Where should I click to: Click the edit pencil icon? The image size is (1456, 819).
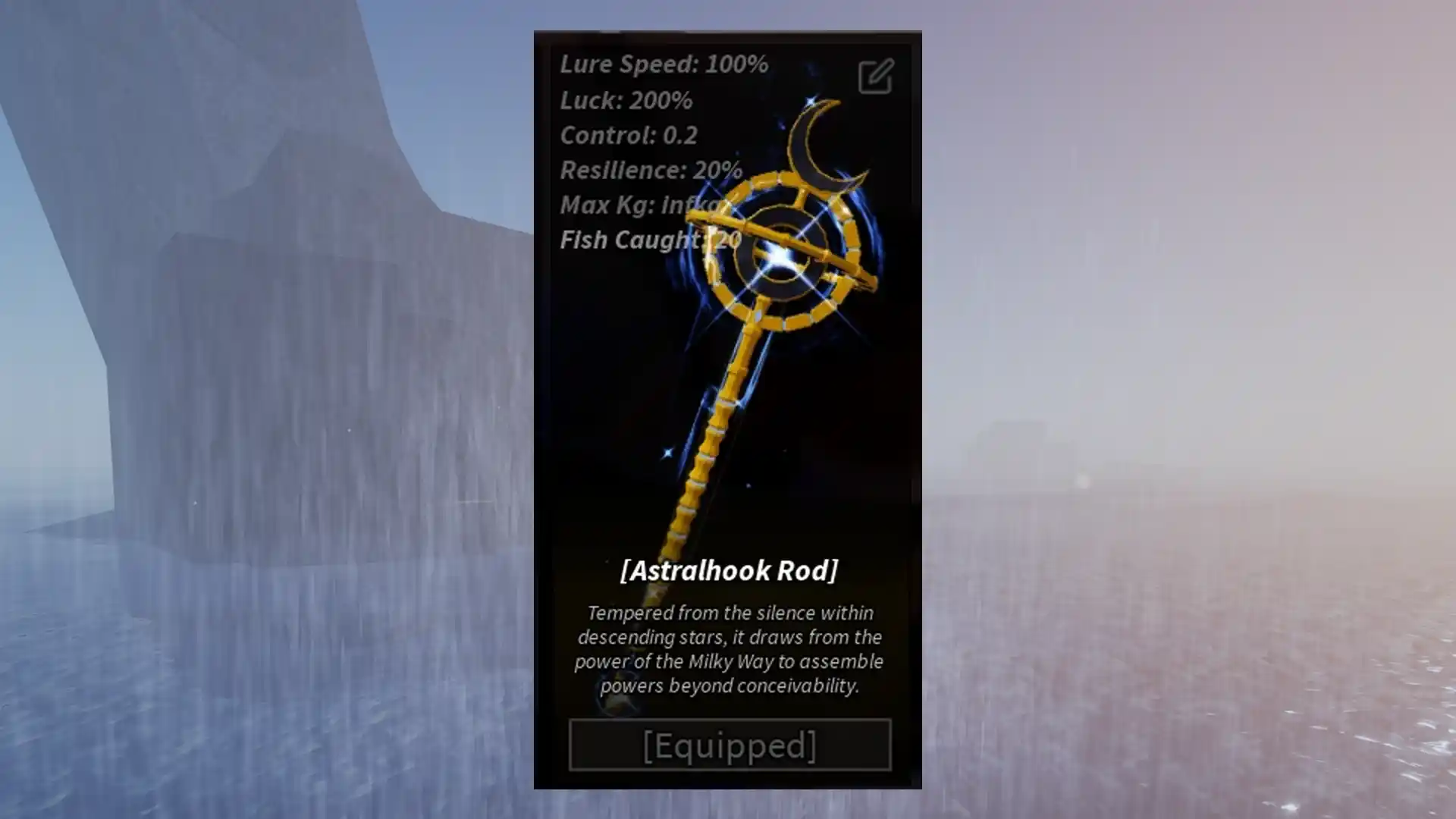click(x=876, y=76)
